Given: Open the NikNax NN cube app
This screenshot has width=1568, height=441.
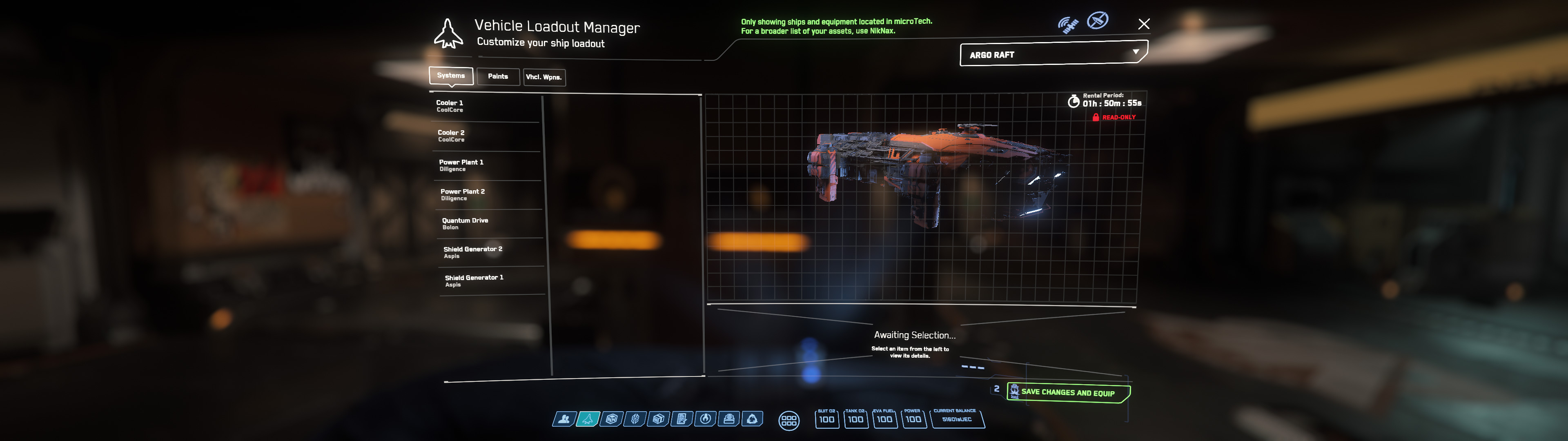Looking at the screenshot, I should (x=612, y=419).
